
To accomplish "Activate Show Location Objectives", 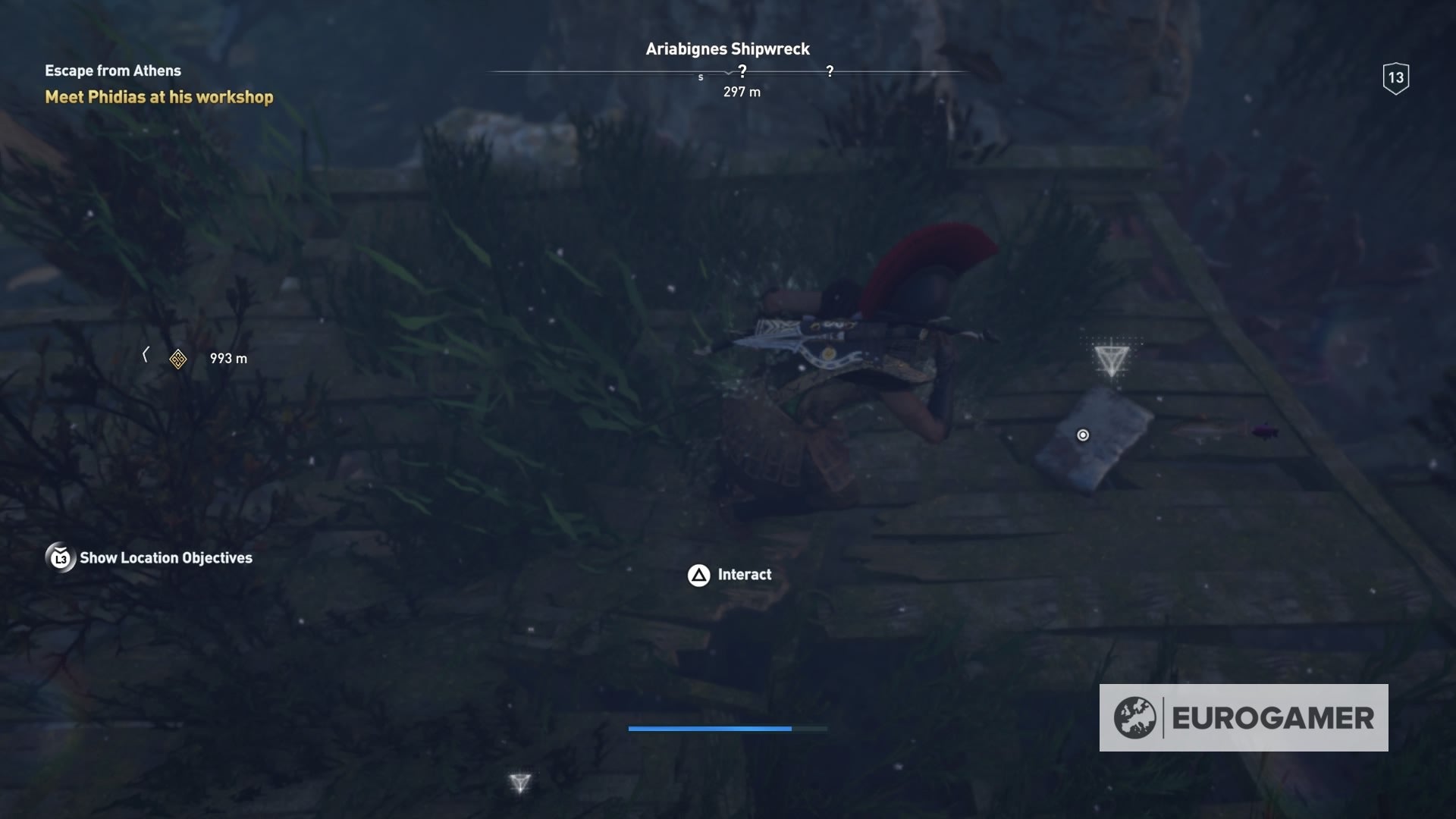I will (165, 558).
